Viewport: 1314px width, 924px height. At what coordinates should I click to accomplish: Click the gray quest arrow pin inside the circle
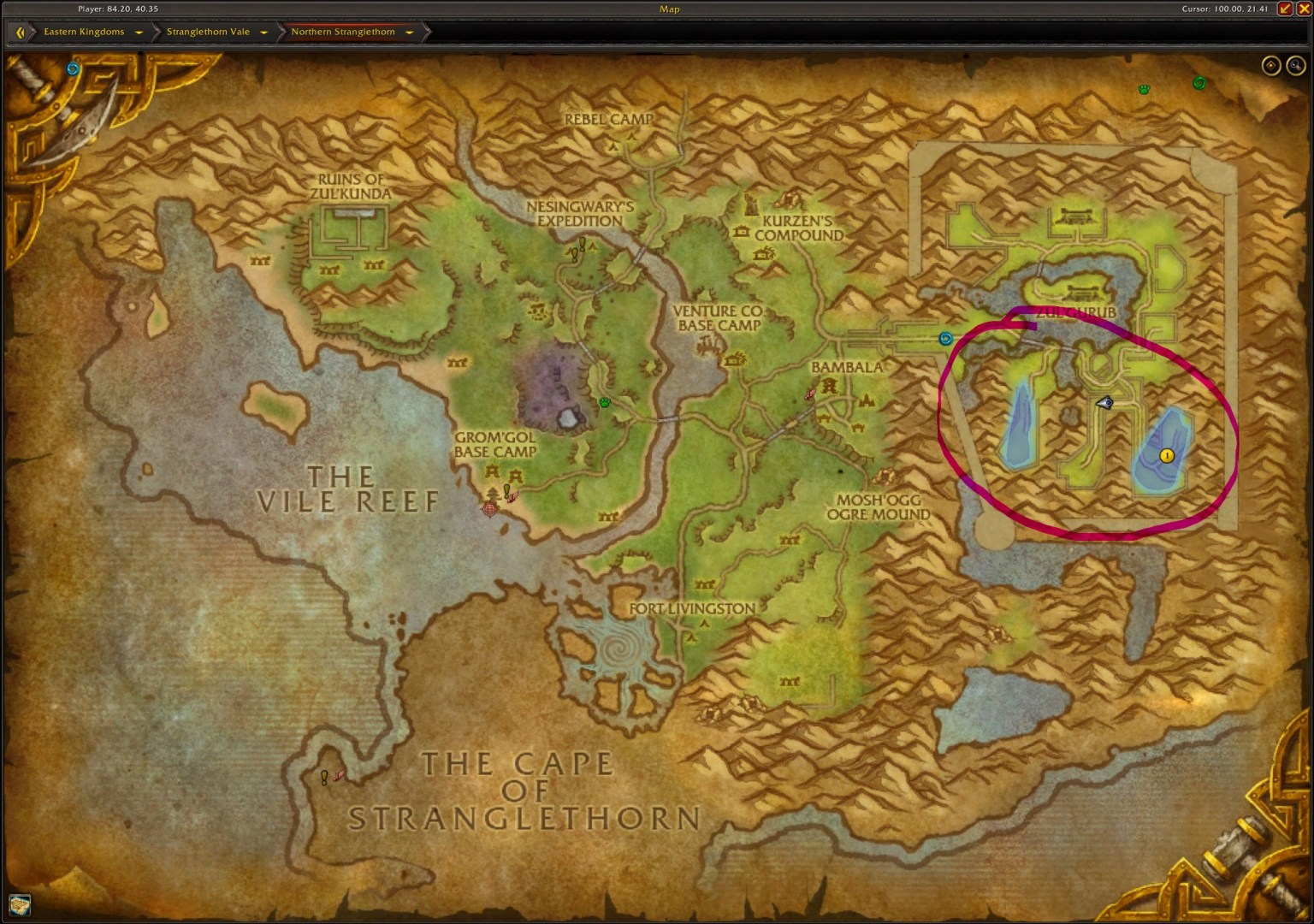pos(1104,402)
